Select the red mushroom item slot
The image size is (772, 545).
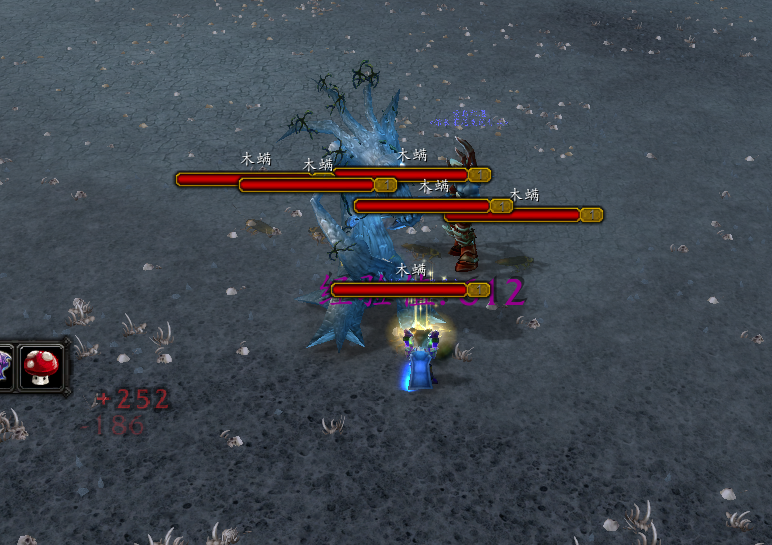pos(42,367)
